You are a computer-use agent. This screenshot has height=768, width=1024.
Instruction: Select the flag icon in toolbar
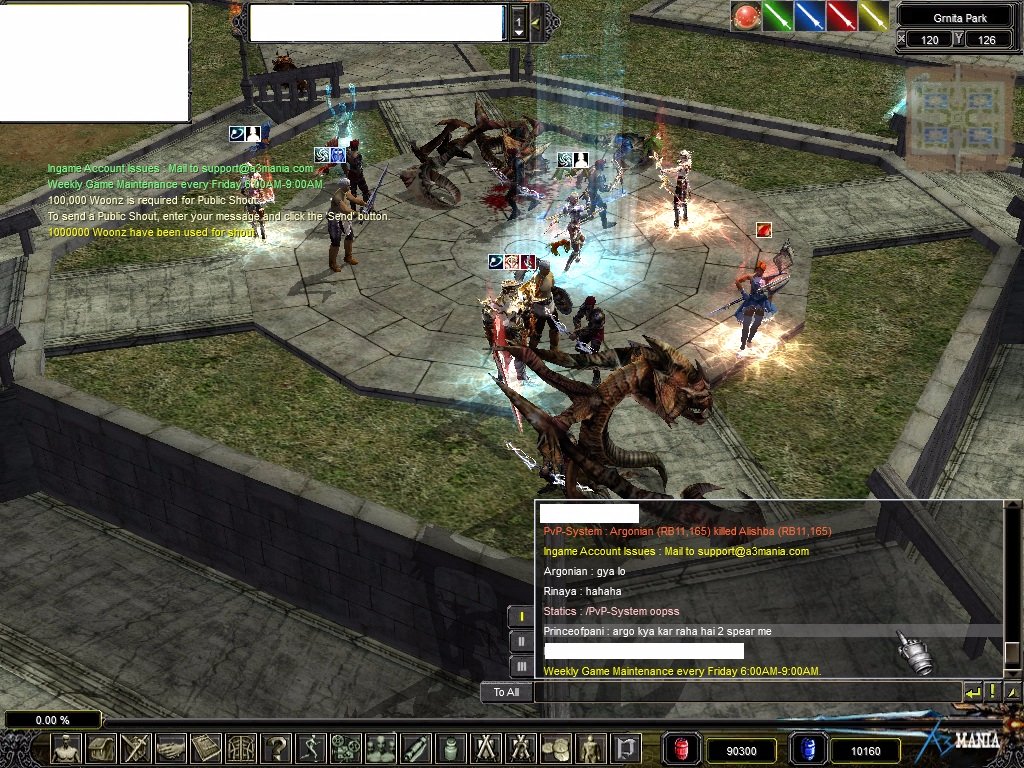(x=626, y=748)
